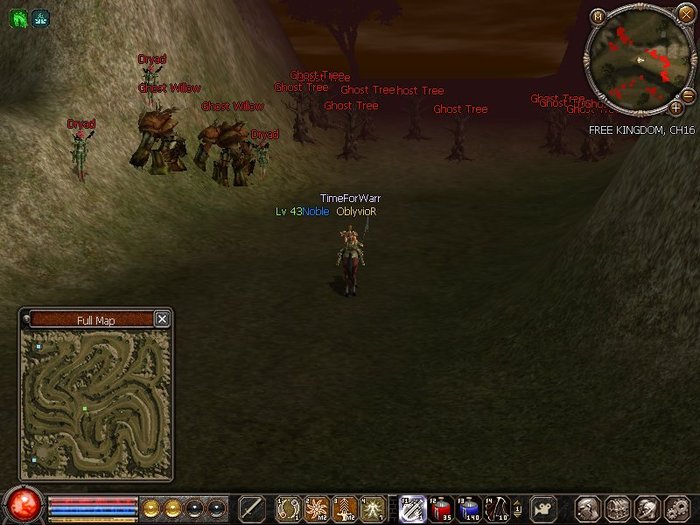
Task: Close the circular minimap
Action: (685, 14)
